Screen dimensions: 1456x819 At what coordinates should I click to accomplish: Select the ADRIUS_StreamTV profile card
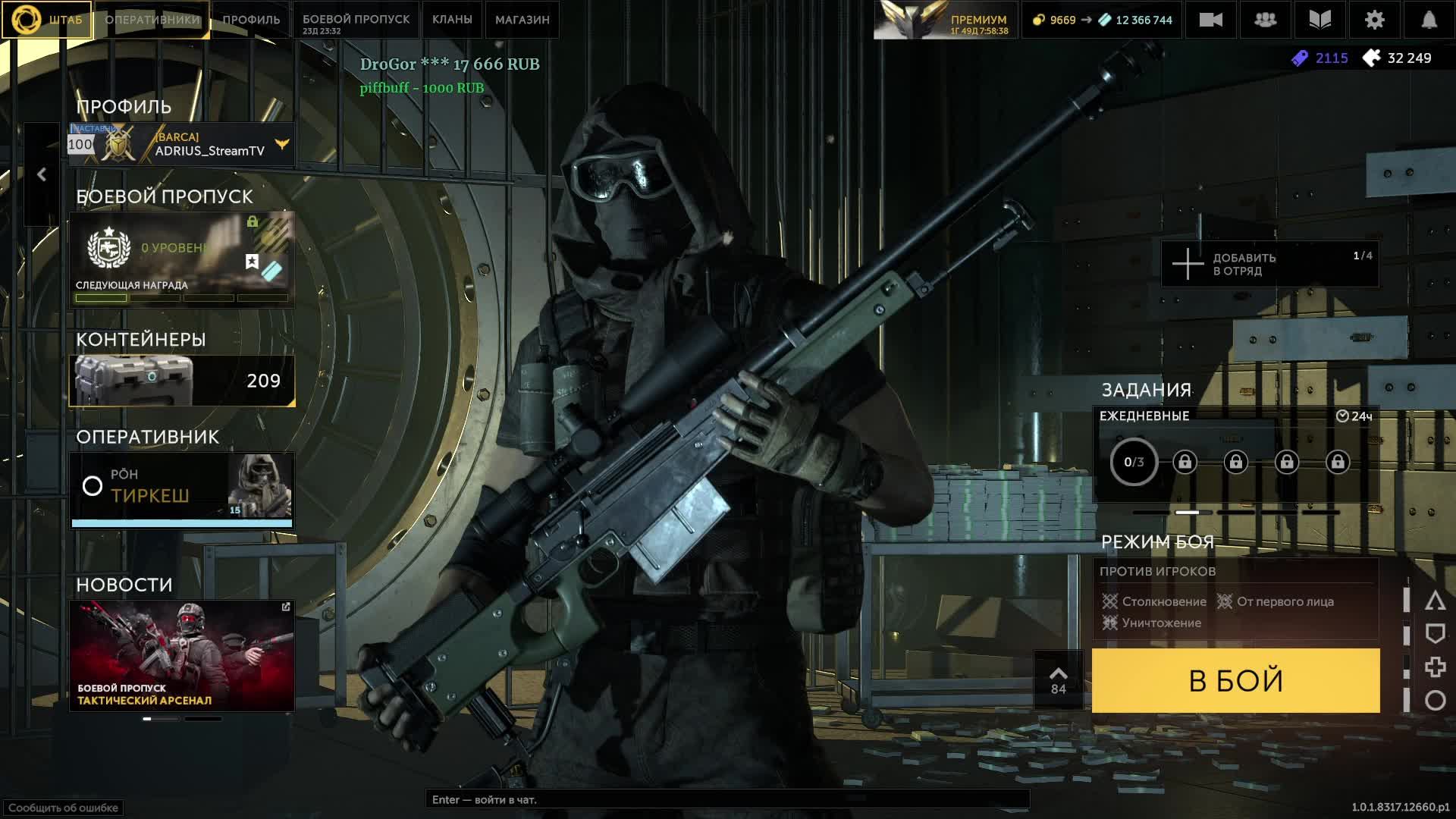[x=182, y=144]
